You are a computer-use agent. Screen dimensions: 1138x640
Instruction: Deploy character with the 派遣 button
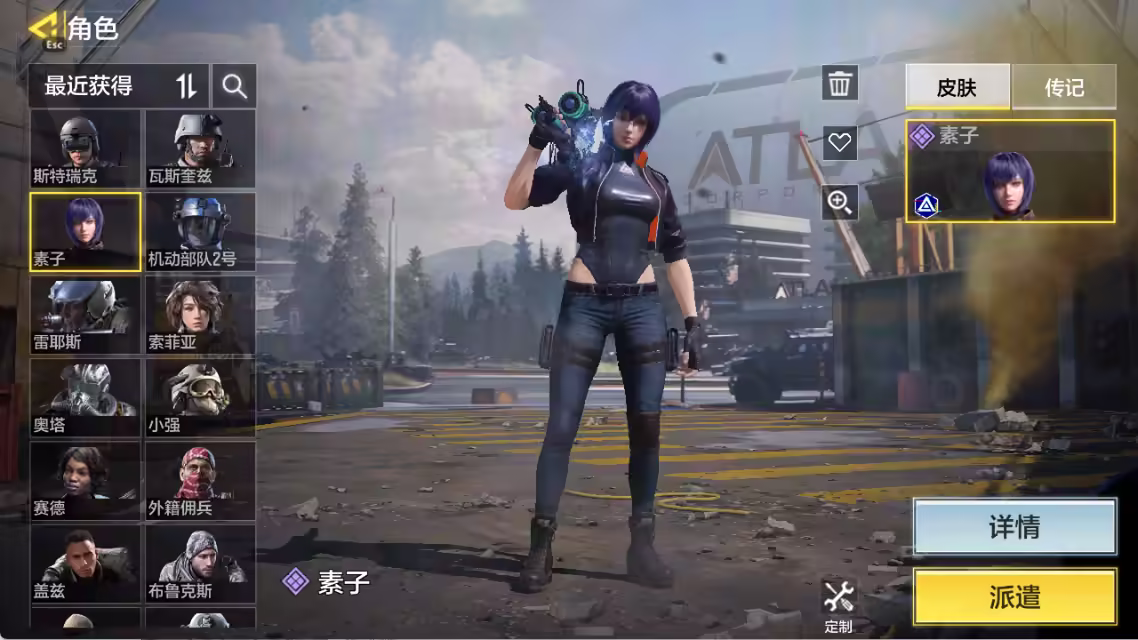coord(1014,597)
